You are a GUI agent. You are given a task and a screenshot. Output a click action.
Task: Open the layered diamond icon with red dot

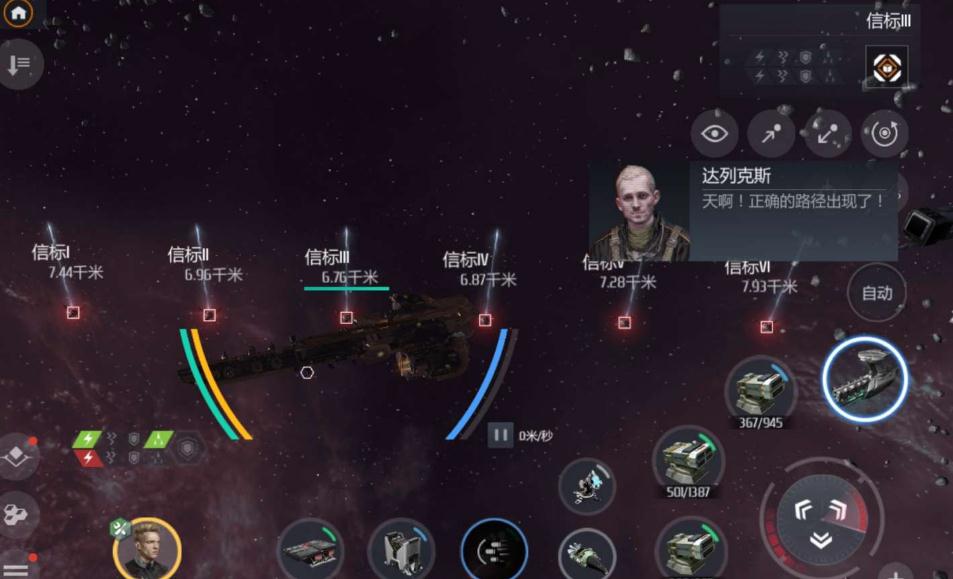18,455
